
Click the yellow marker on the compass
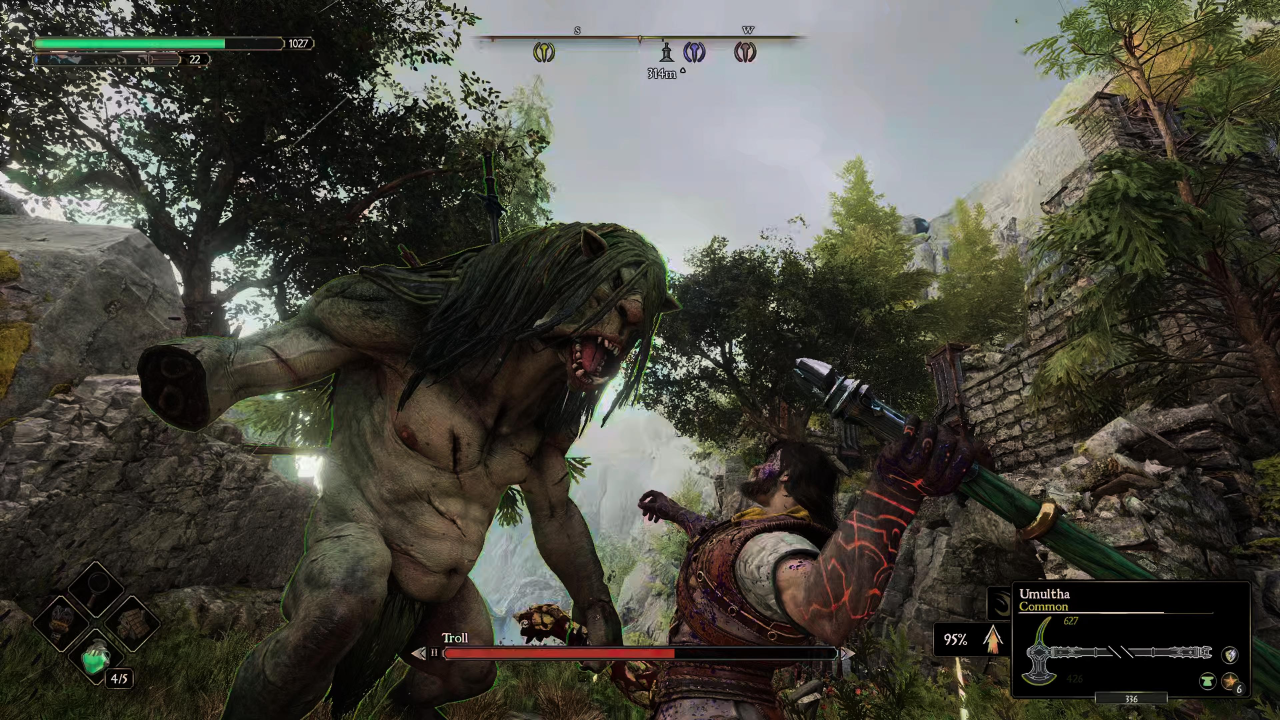click(543, 52)
